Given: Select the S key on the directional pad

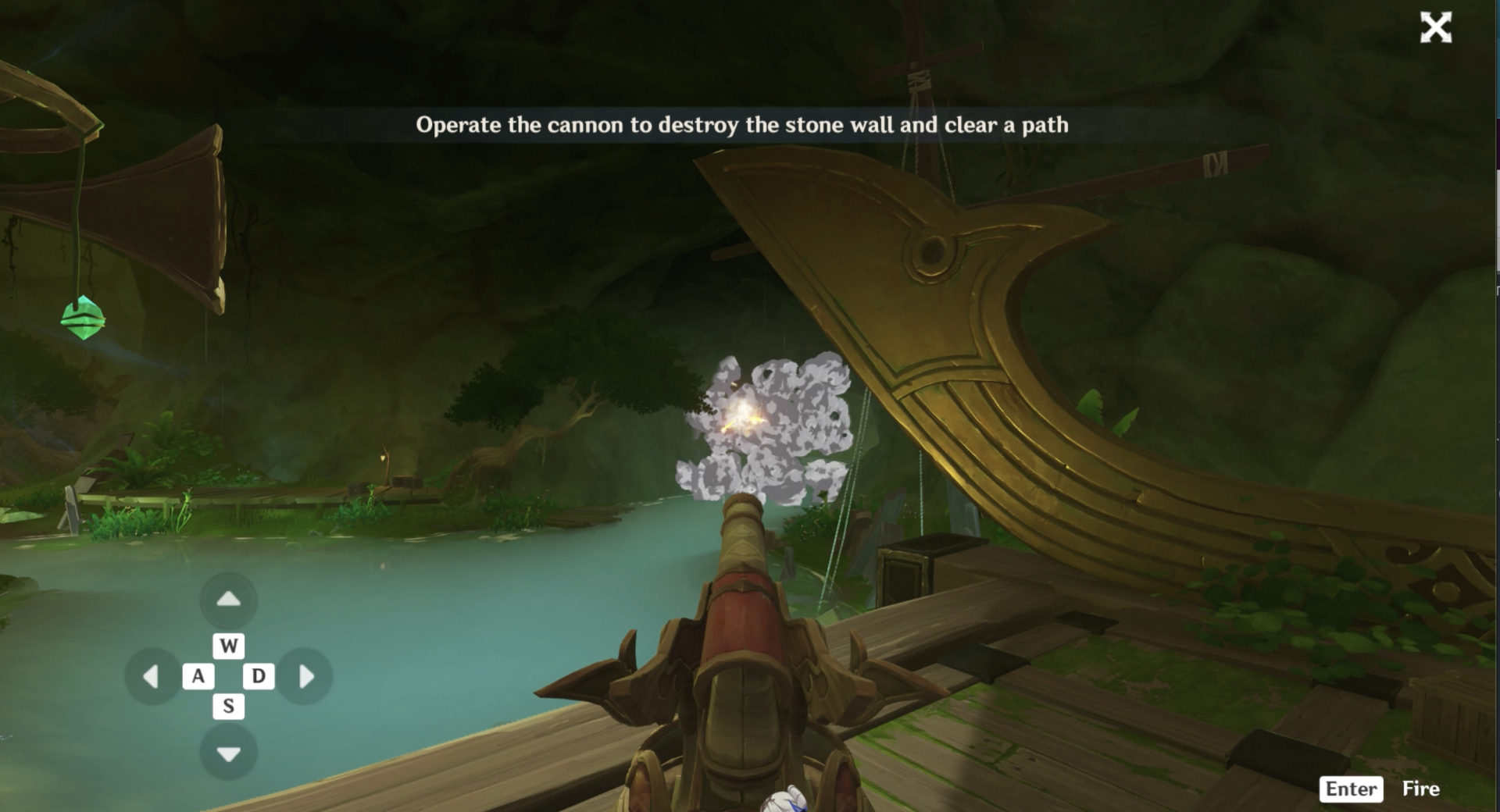Looking at the screenshot, I should click(227, 705).
